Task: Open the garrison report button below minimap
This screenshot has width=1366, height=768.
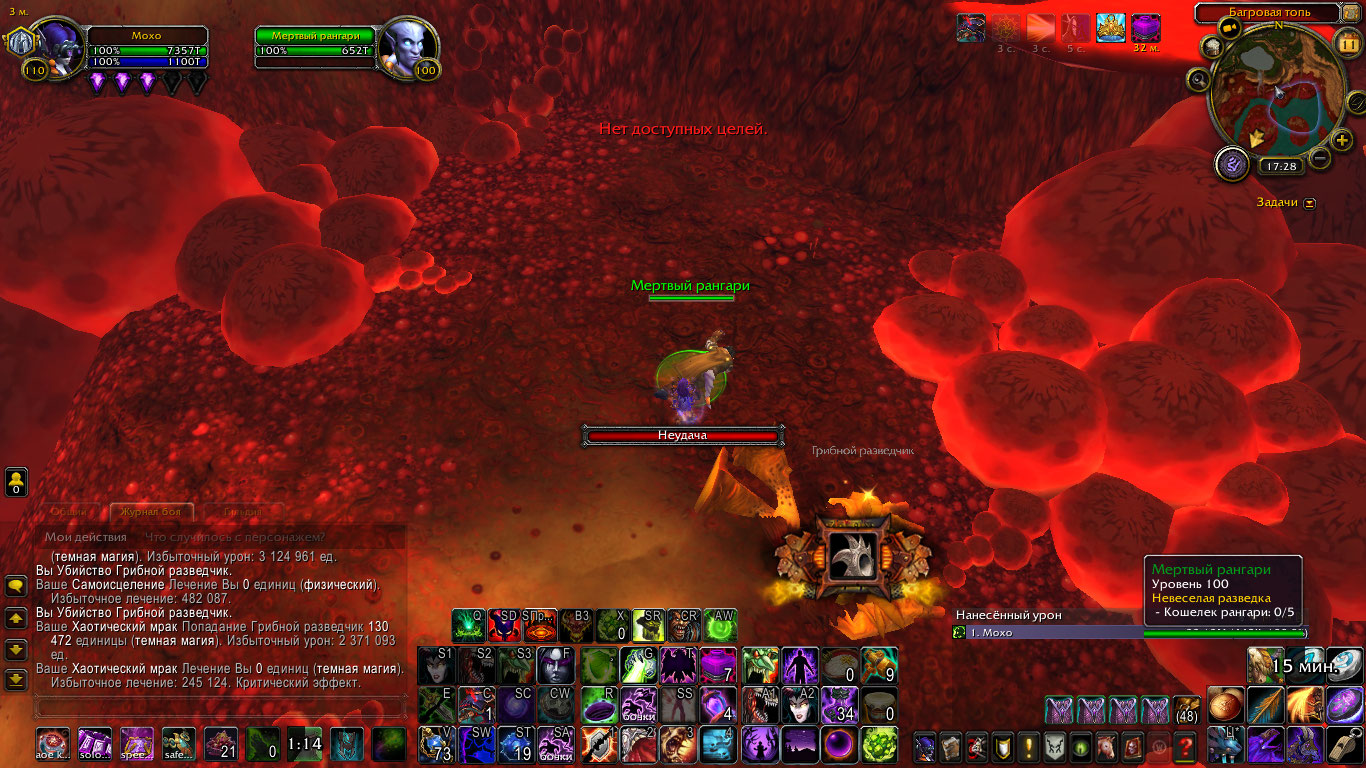Action: [1232, 165]
